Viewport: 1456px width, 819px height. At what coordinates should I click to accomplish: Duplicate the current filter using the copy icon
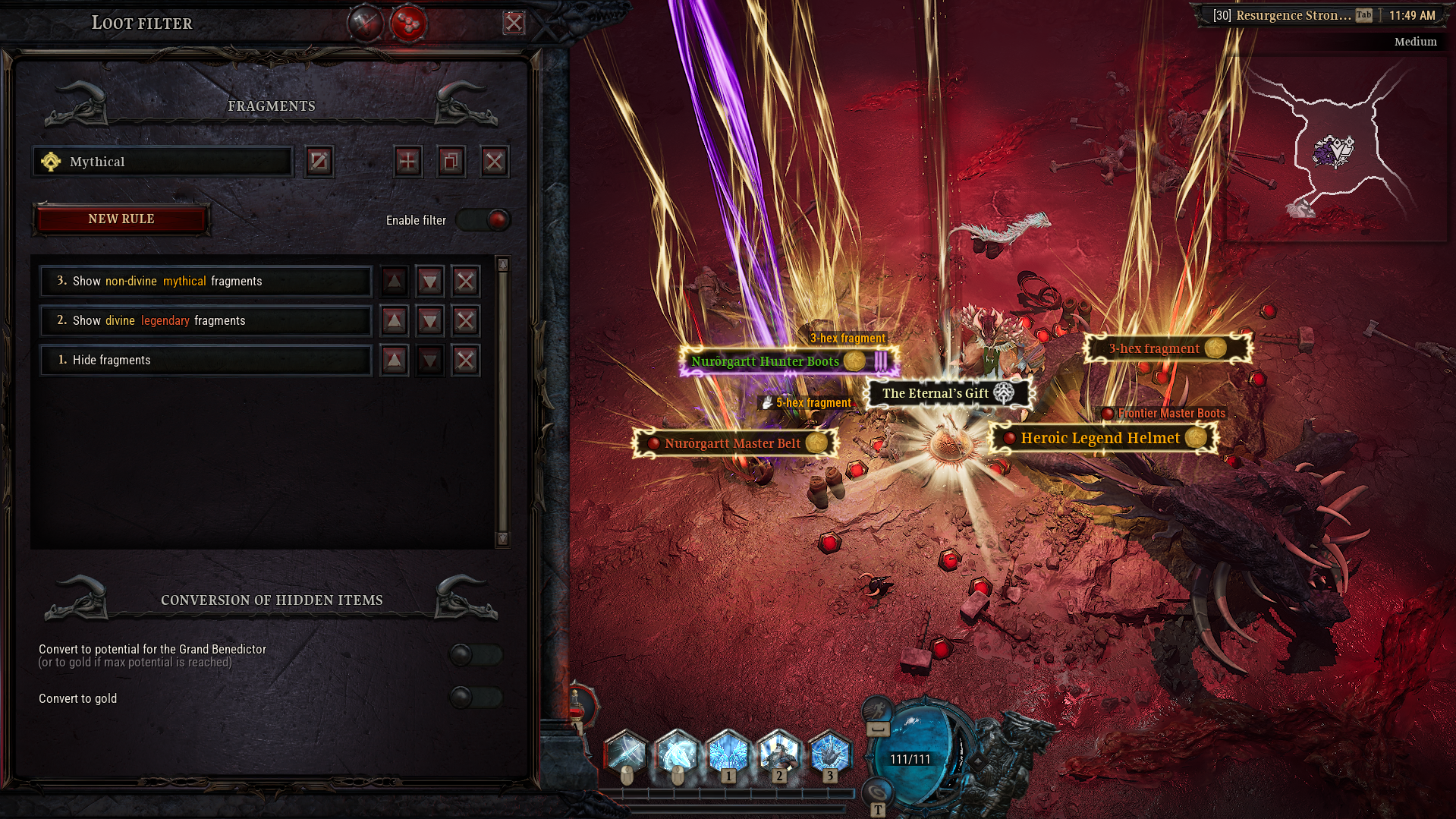point(451,161)
